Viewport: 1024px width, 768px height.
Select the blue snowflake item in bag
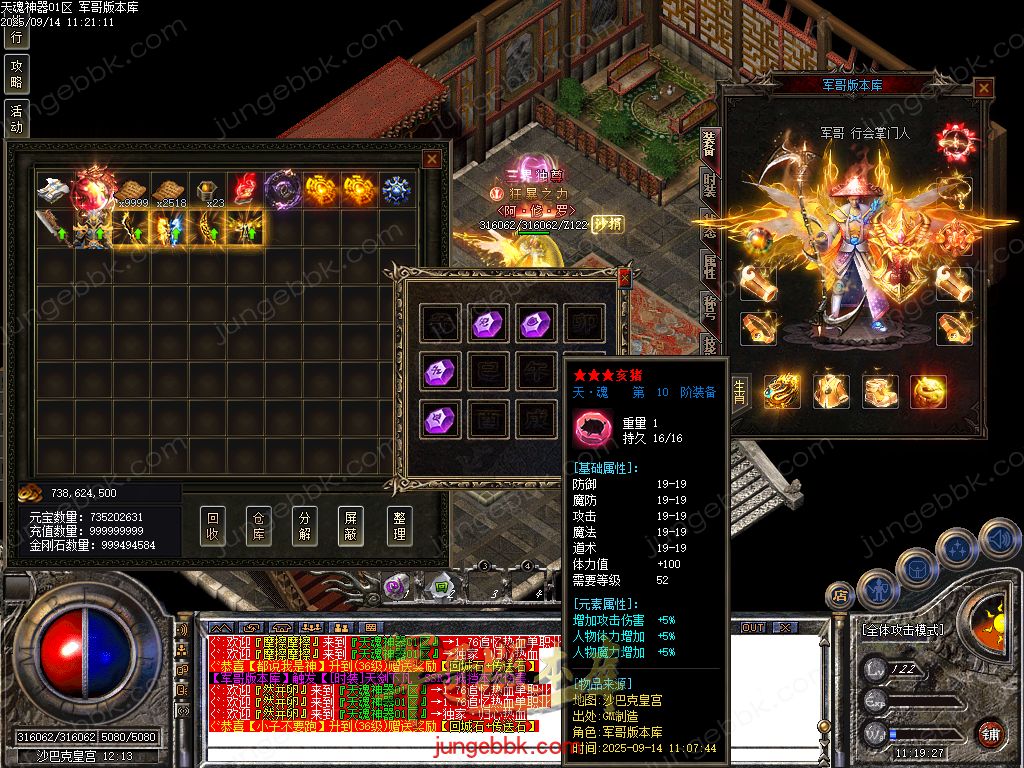[396, 190]
